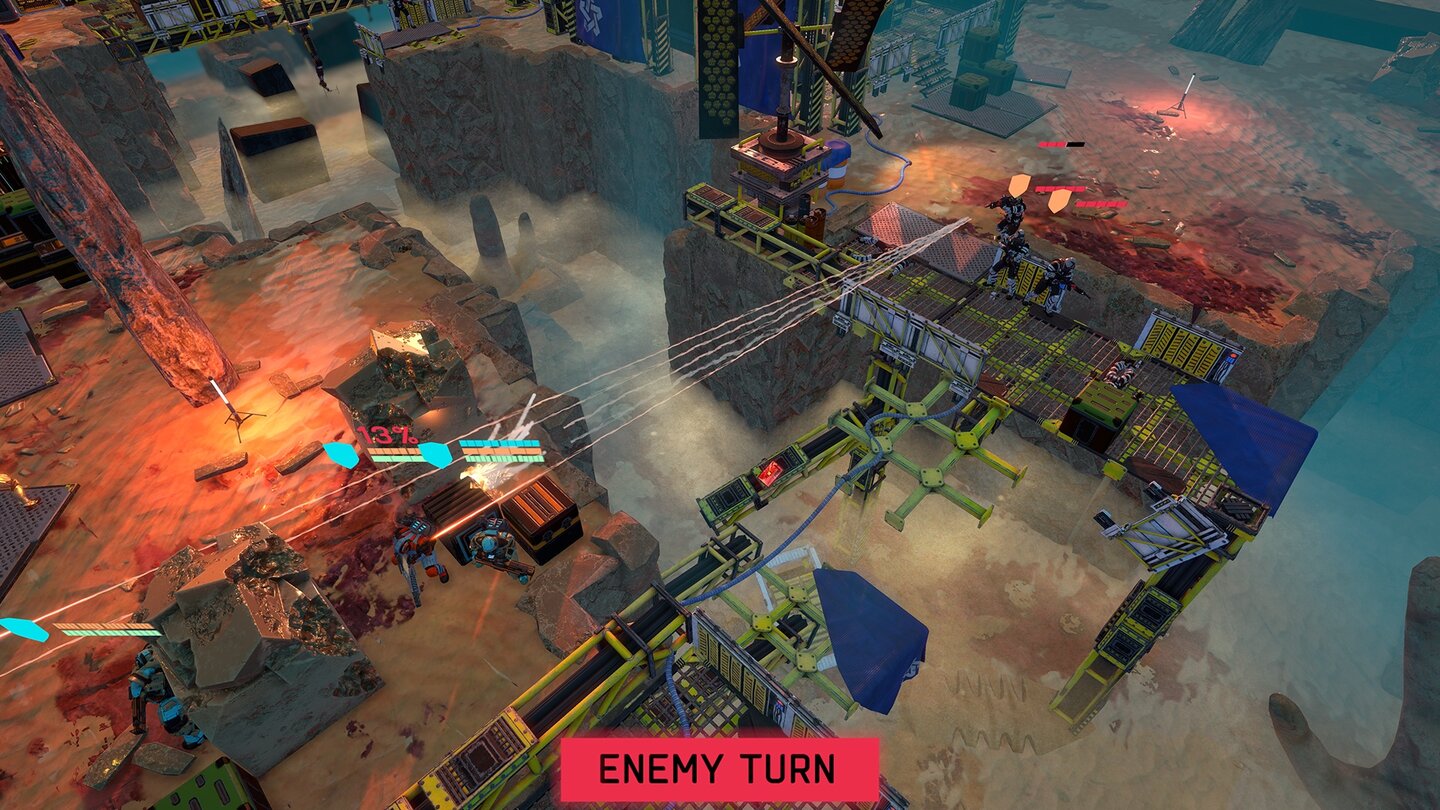Click the half-depleted red enemy health bar at top
Image resolution: width=1440 pixels, height=810 pixels.
pyautogui.click(x=1060, y=145)
